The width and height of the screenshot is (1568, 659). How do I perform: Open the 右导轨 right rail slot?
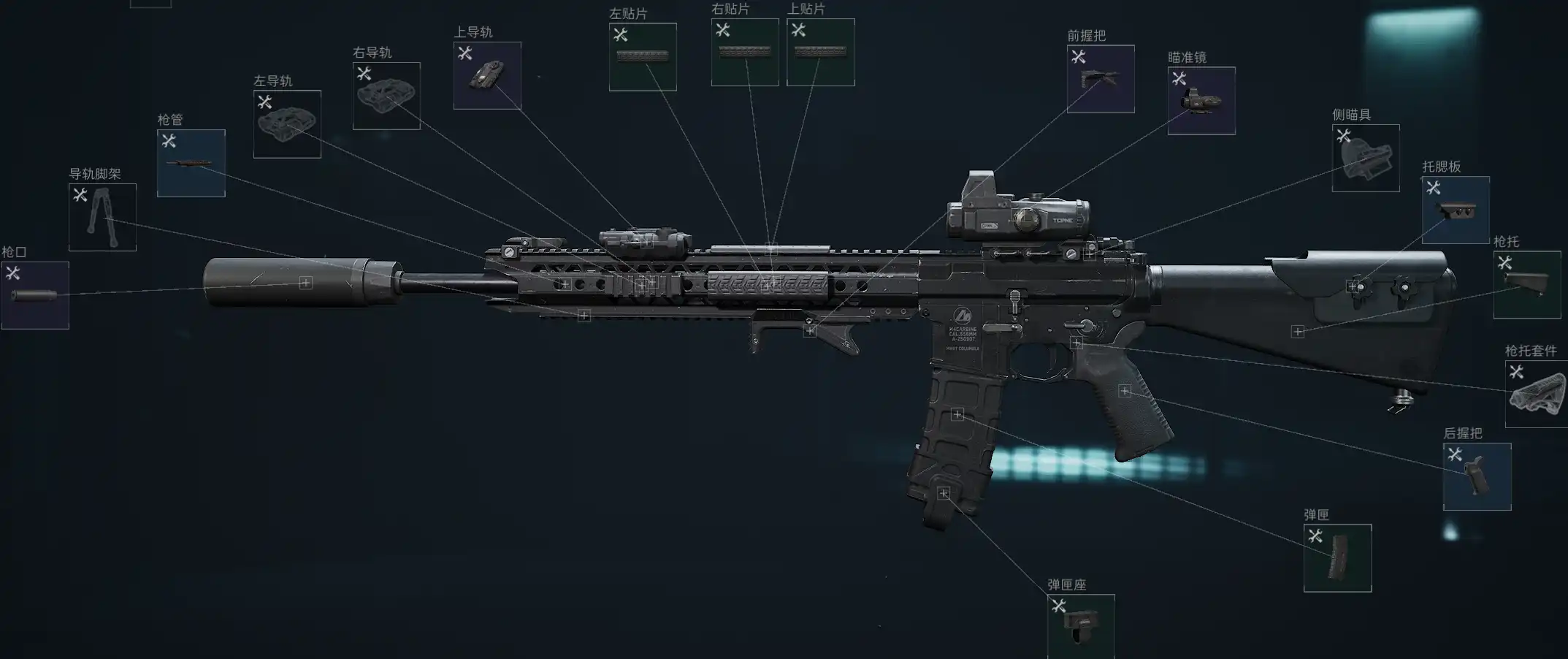pos(386,96)
